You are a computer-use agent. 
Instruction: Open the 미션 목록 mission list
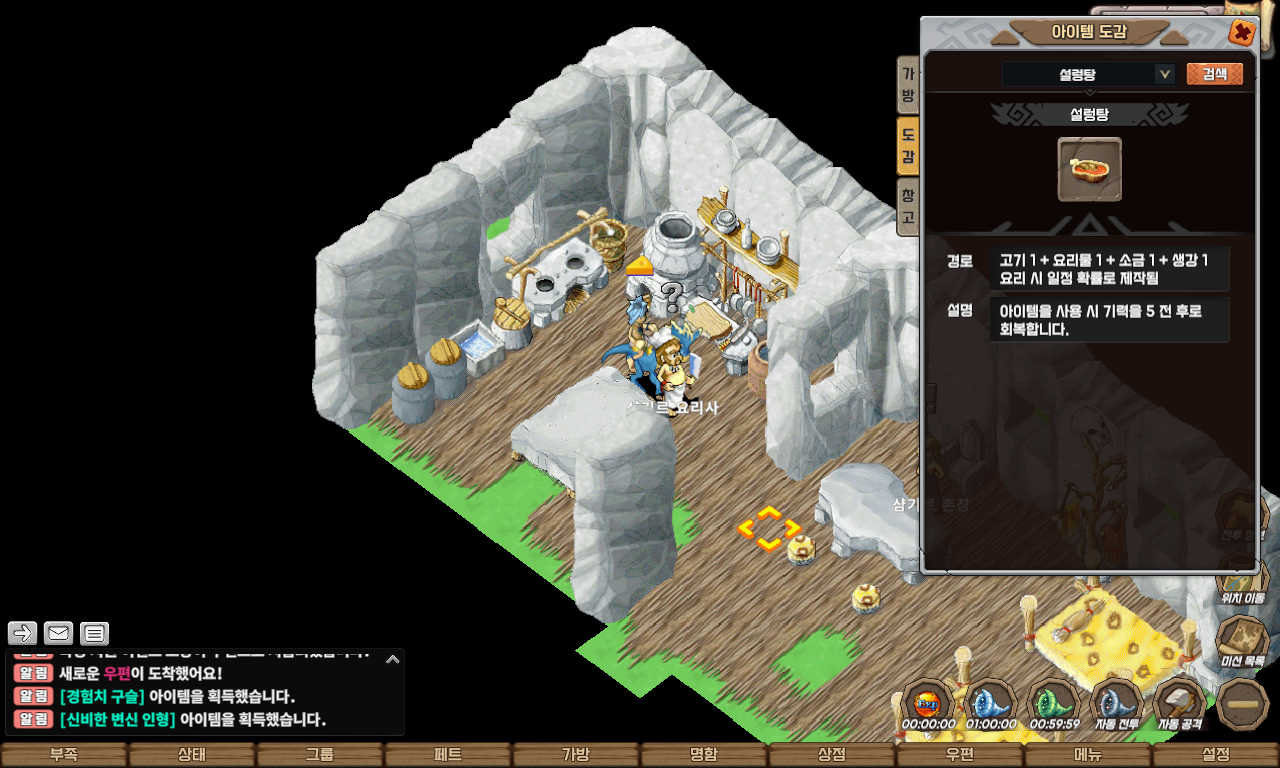pos(1242,640)
